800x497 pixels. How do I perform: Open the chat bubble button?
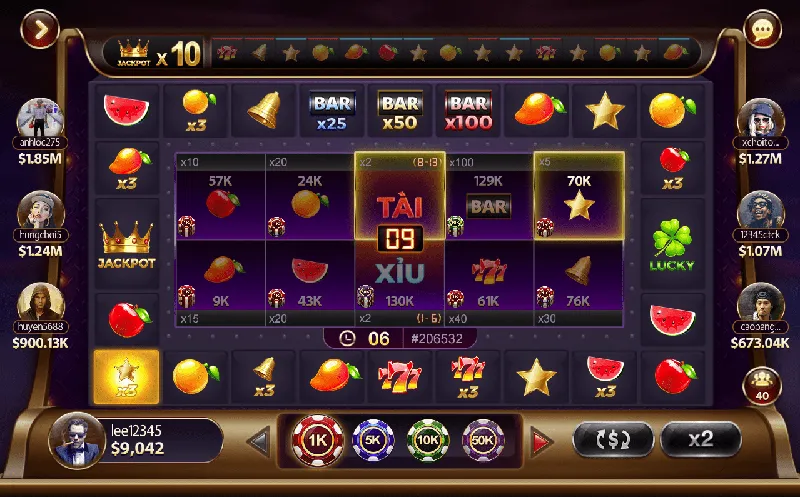[763, 30]
